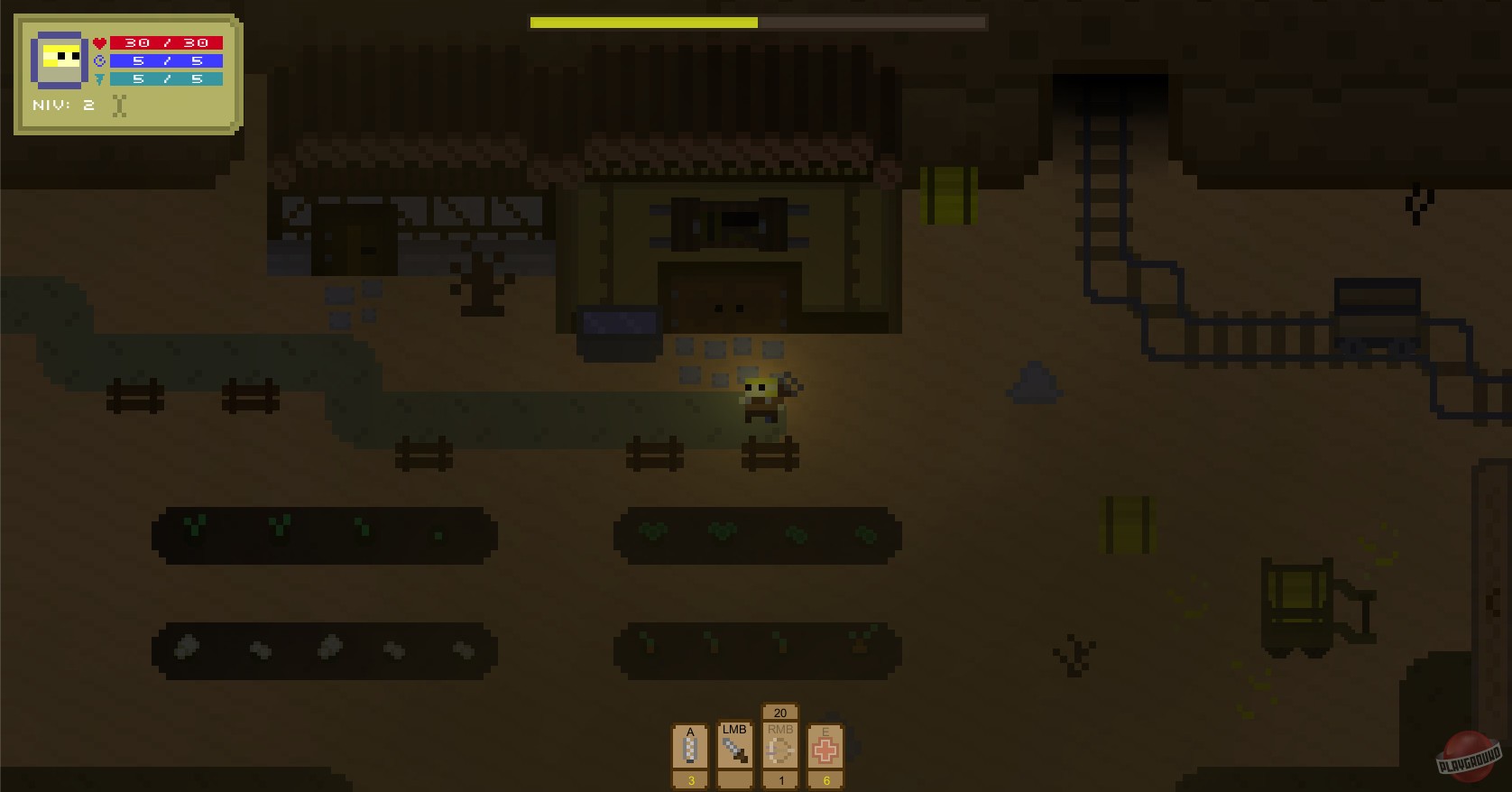This screenshot has height=792, width=1512.
Task: Click the bone icon next to NIV: 2
Action: (119, 105)
